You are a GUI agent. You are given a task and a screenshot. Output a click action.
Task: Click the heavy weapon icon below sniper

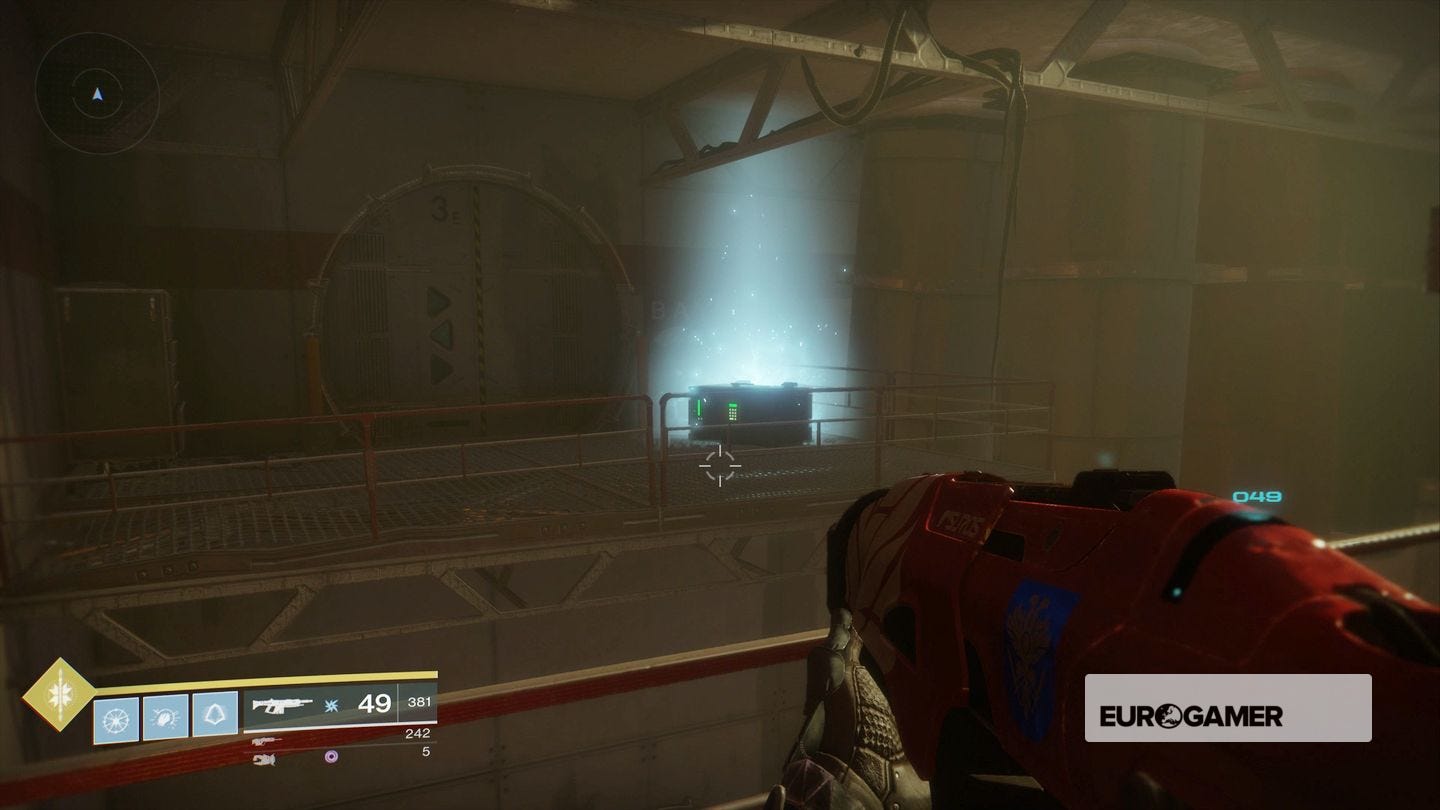(264, 759)
